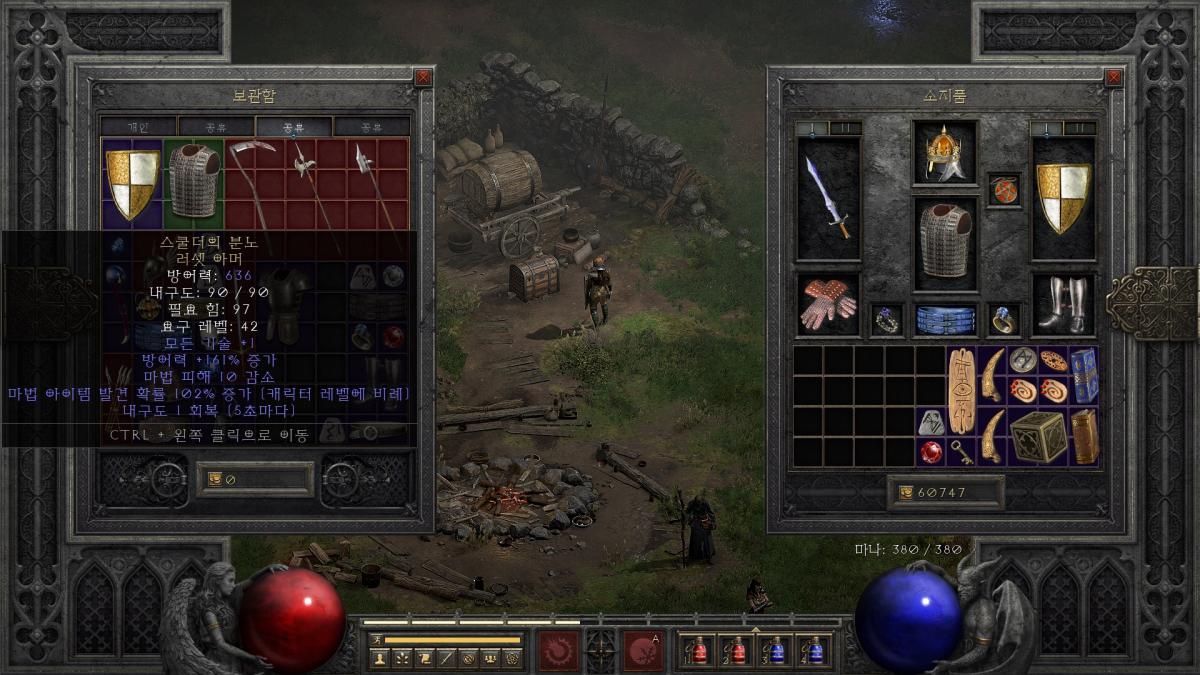
Task: Use the health potion in belt slot 1
Action: pyautogui.click(x=698, y=651)
